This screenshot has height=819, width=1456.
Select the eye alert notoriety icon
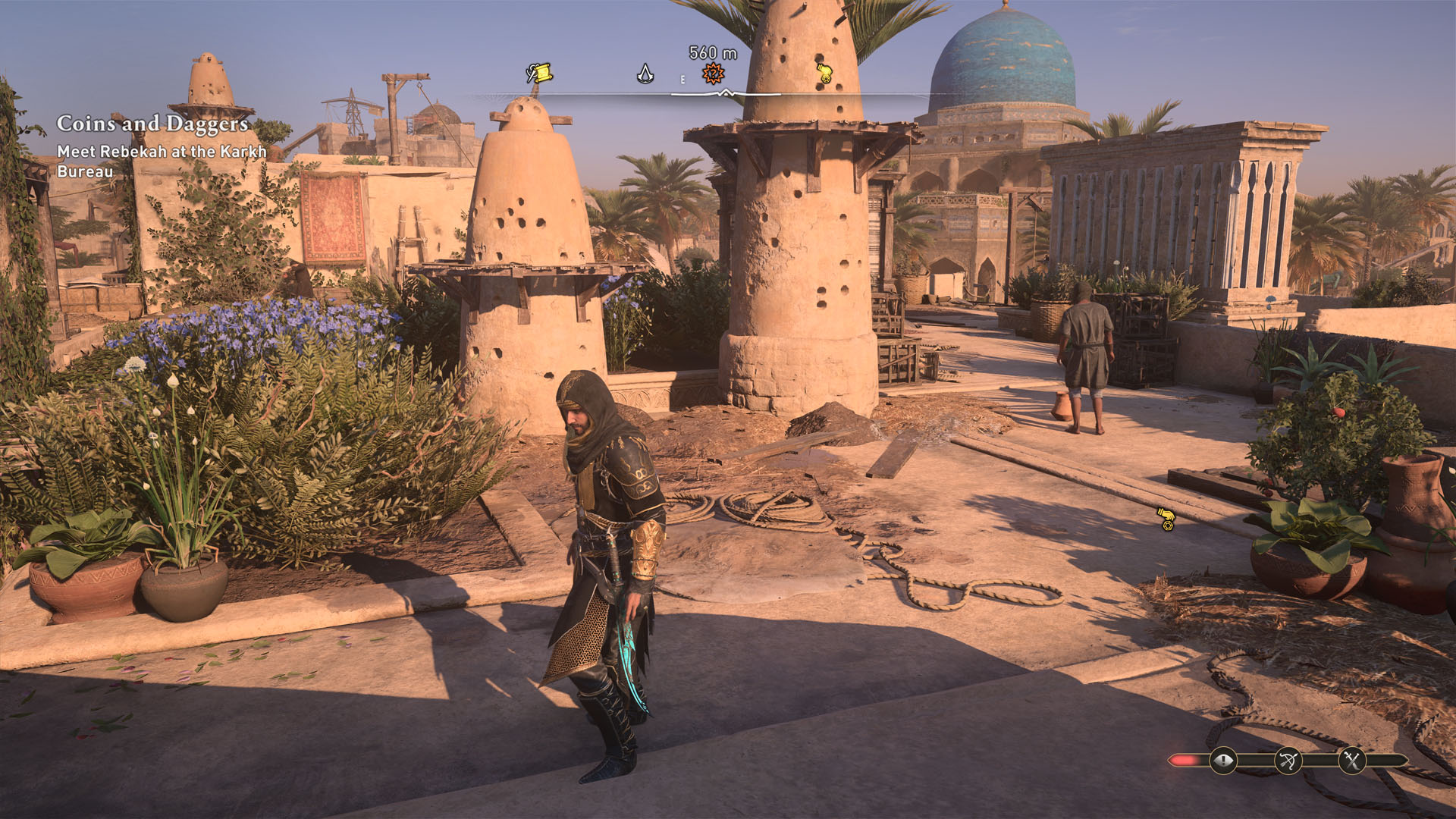coord(1222,761)
